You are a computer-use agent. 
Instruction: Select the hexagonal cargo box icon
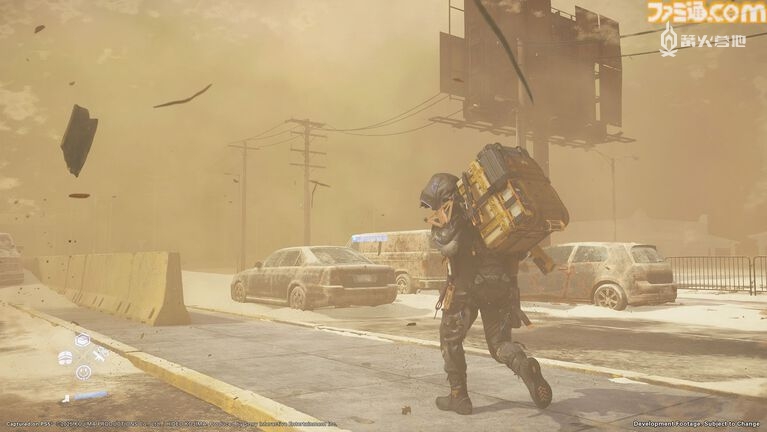[x=82, y=340]
